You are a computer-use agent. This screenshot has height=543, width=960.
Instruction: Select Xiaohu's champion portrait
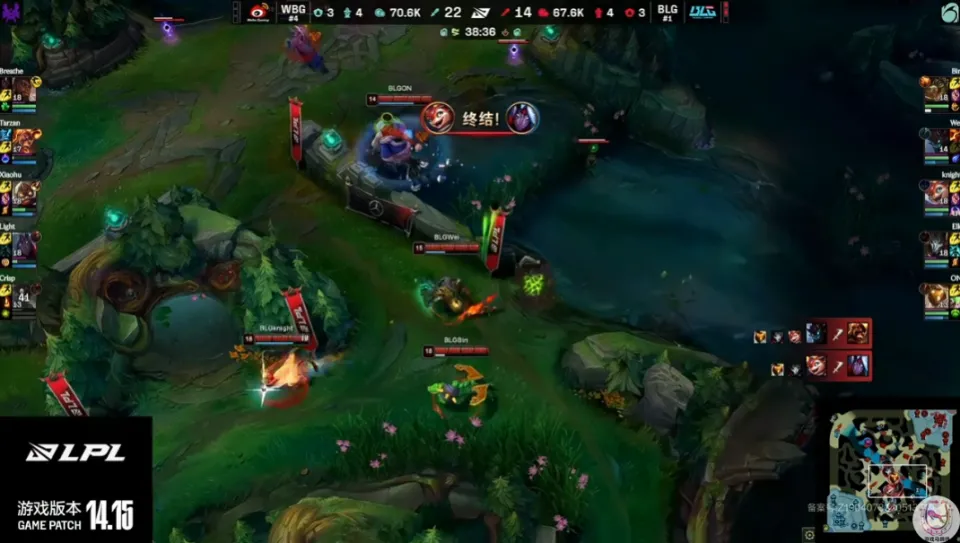coord(24,194)
